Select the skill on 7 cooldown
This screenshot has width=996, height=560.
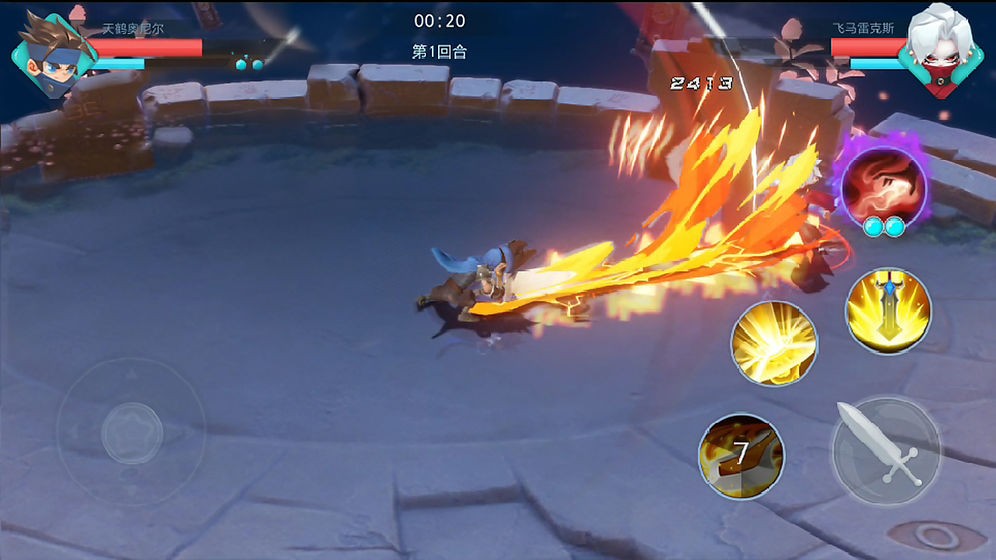click(741, 457)
